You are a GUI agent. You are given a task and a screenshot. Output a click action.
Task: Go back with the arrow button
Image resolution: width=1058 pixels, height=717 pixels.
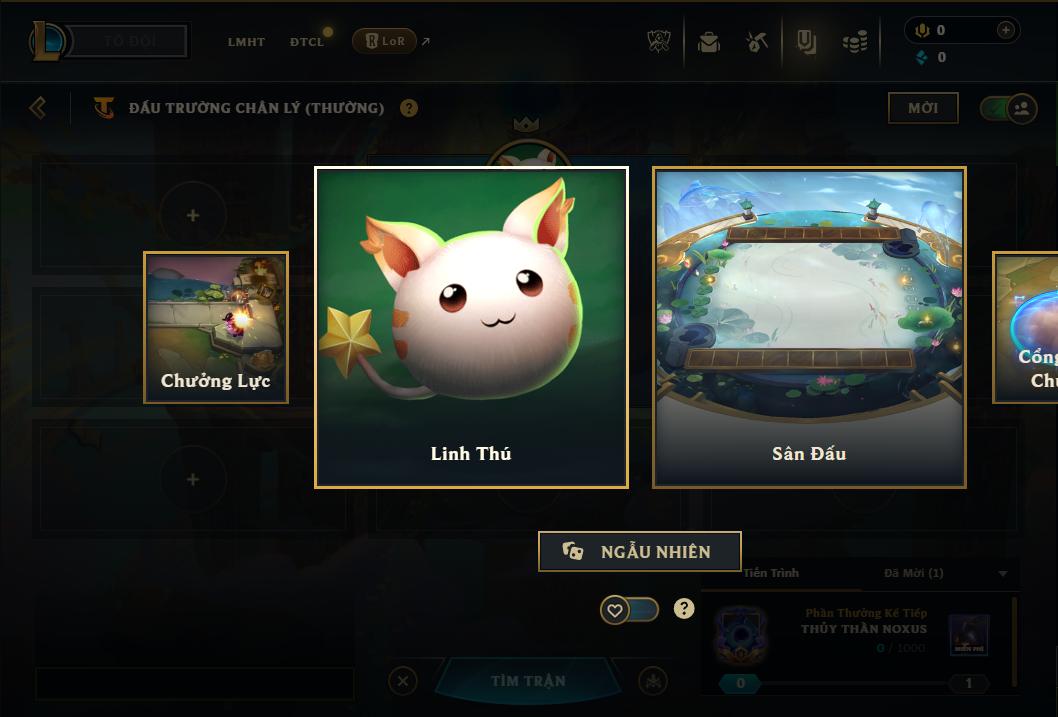[38, 107]
